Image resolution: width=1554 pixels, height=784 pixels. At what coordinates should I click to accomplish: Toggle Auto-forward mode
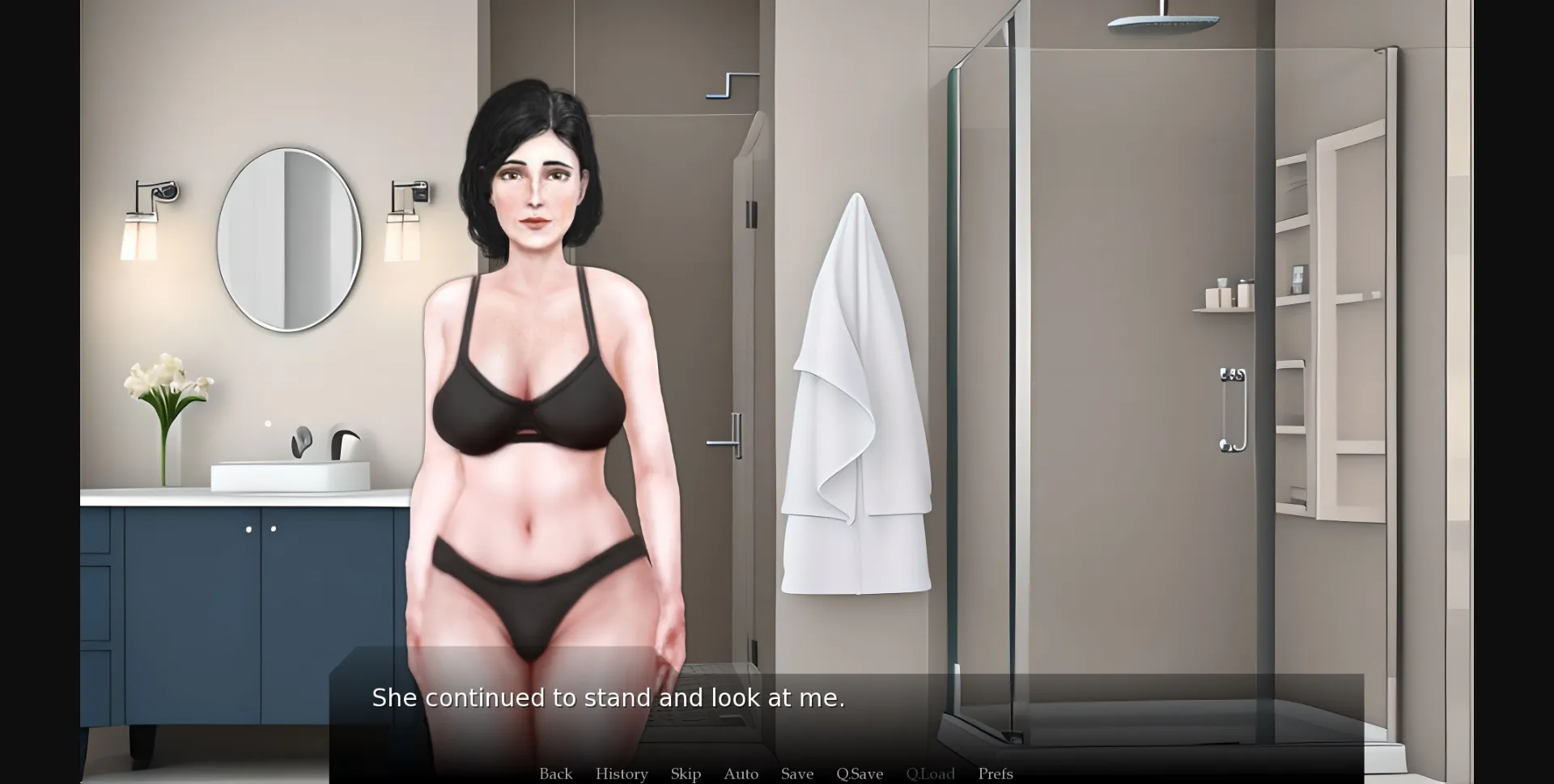[741, 773]
